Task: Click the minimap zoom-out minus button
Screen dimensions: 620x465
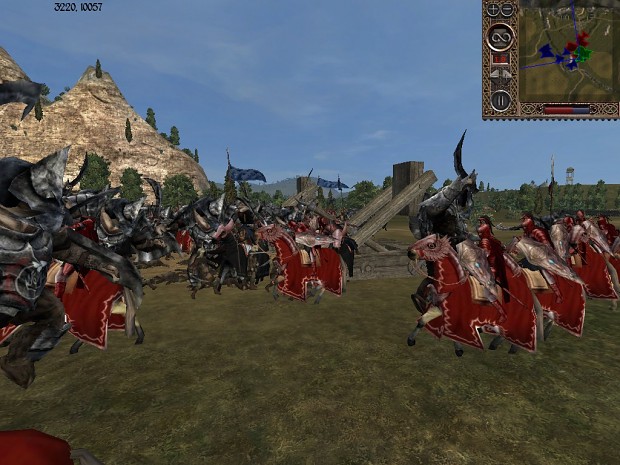Action: [x=508, y=10]
